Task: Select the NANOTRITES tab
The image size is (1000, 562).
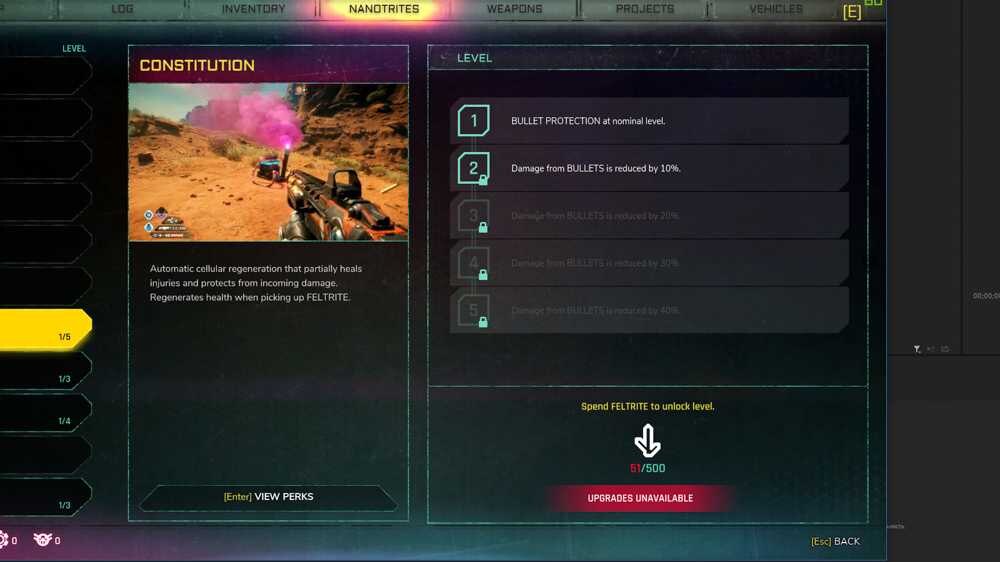Action: point(384,9)
